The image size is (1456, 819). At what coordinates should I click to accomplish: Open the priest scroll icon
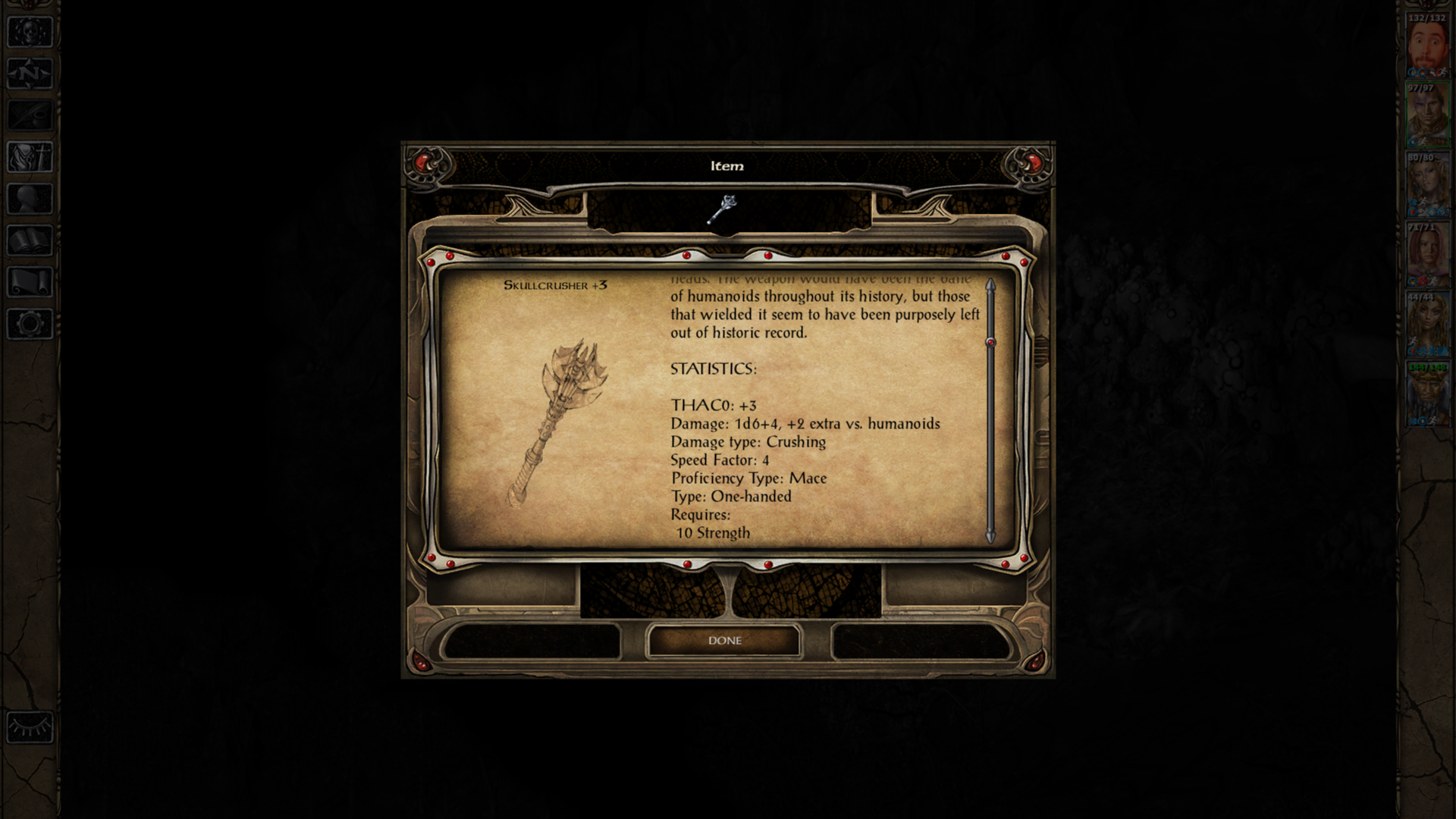(30, 283)
